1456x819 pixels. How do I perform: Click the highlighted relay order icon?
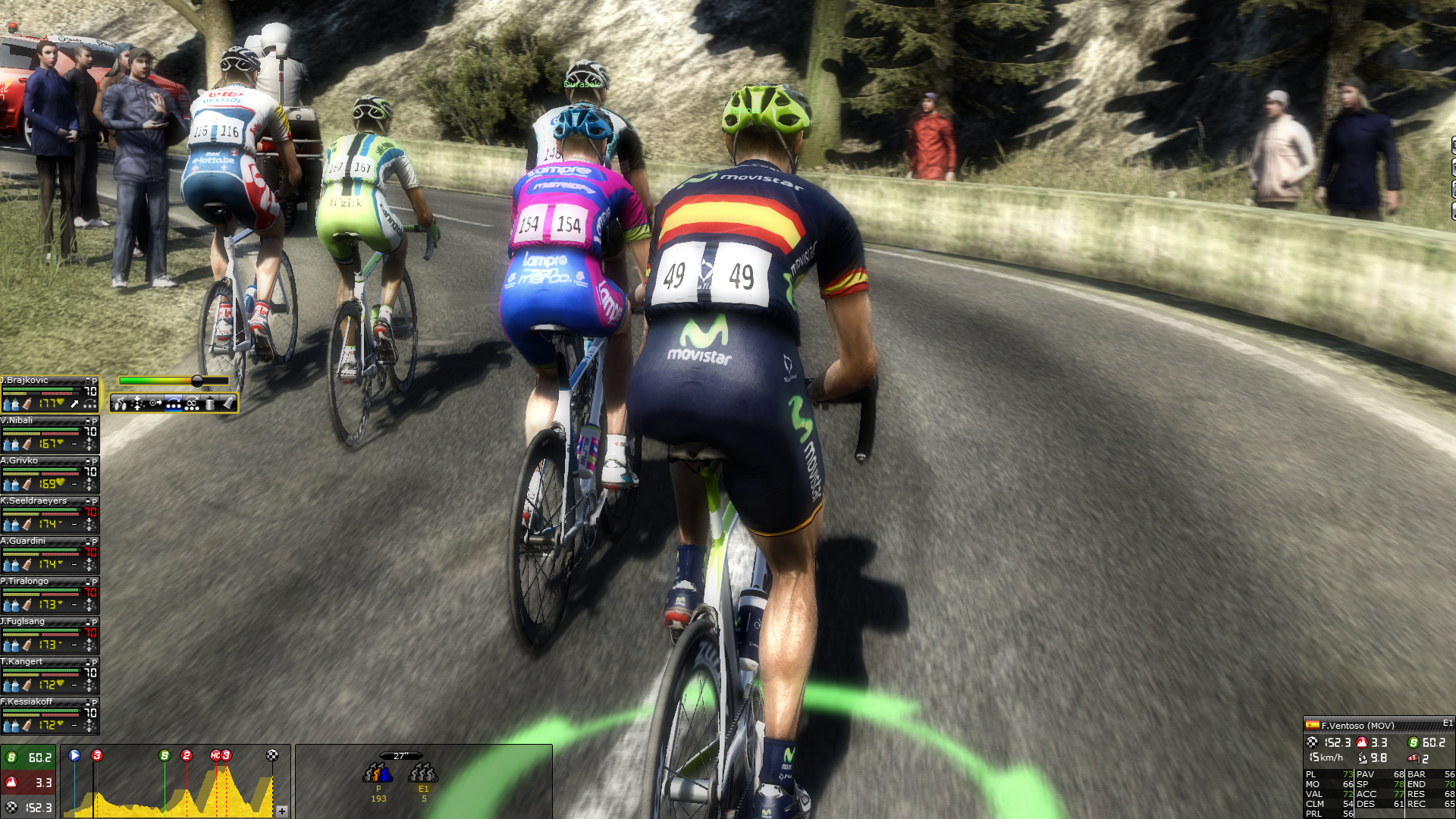pyautogui.click(x=174, y=403)
